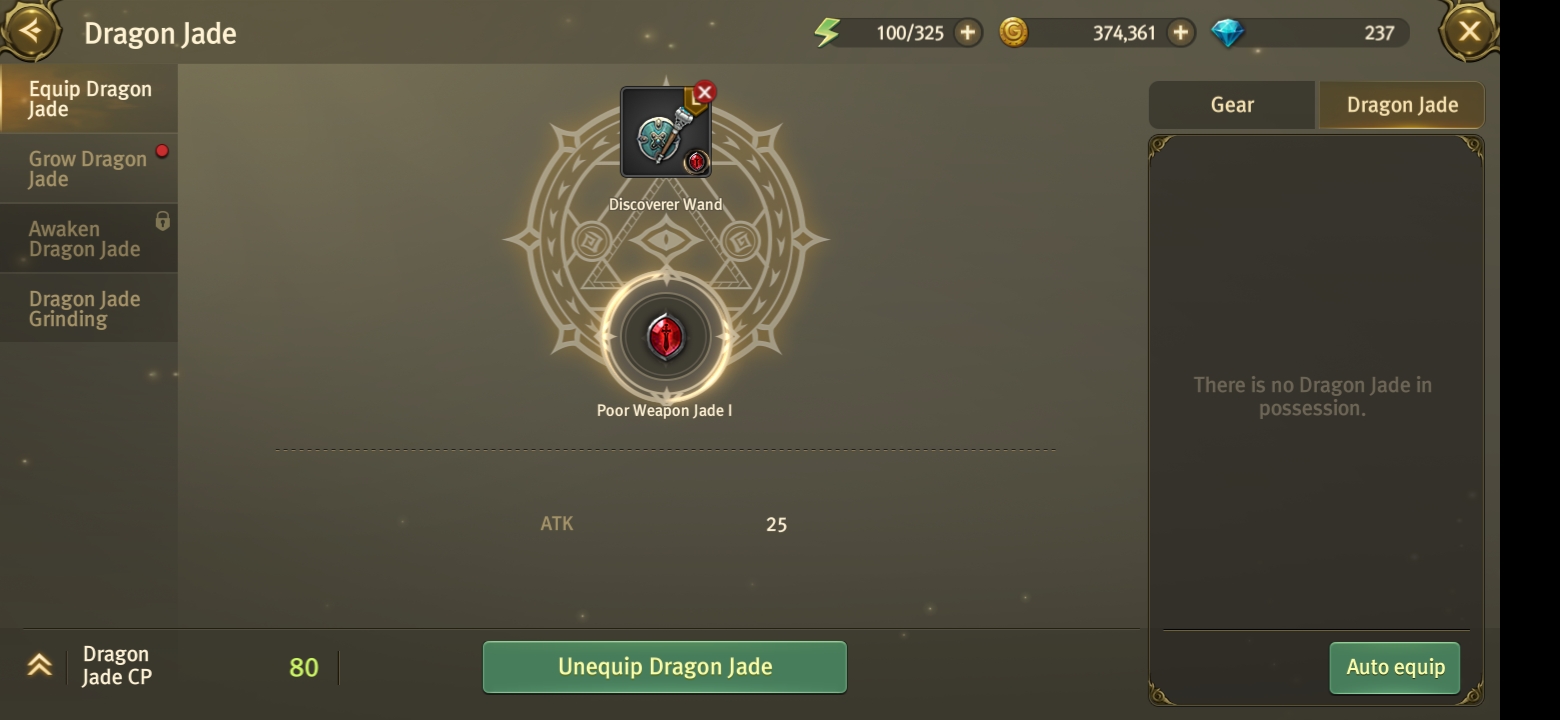Switch to Grow Dragon Jade
The height and width of the screenshot is (720, 1560).
pos(89,169)
